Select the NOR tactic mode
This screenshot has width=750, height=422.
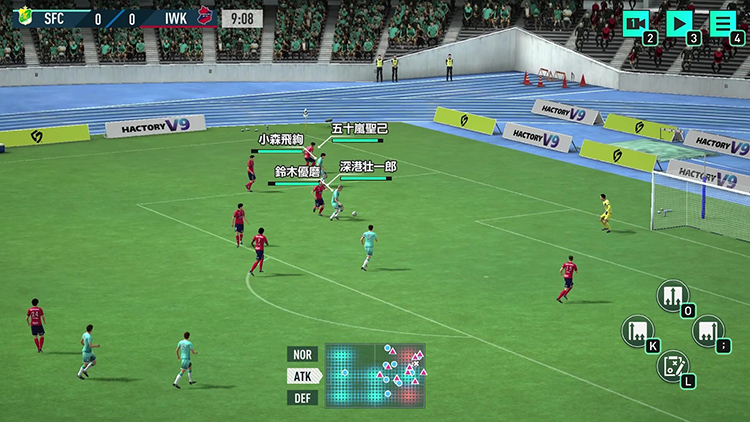[302, 354]
